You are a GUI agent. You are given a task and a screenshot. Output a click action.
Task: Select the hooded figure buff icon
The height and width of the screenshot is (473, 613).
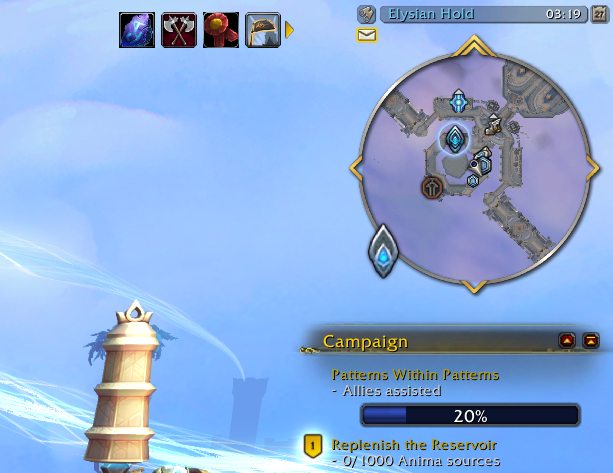click(x=262, y=30)
